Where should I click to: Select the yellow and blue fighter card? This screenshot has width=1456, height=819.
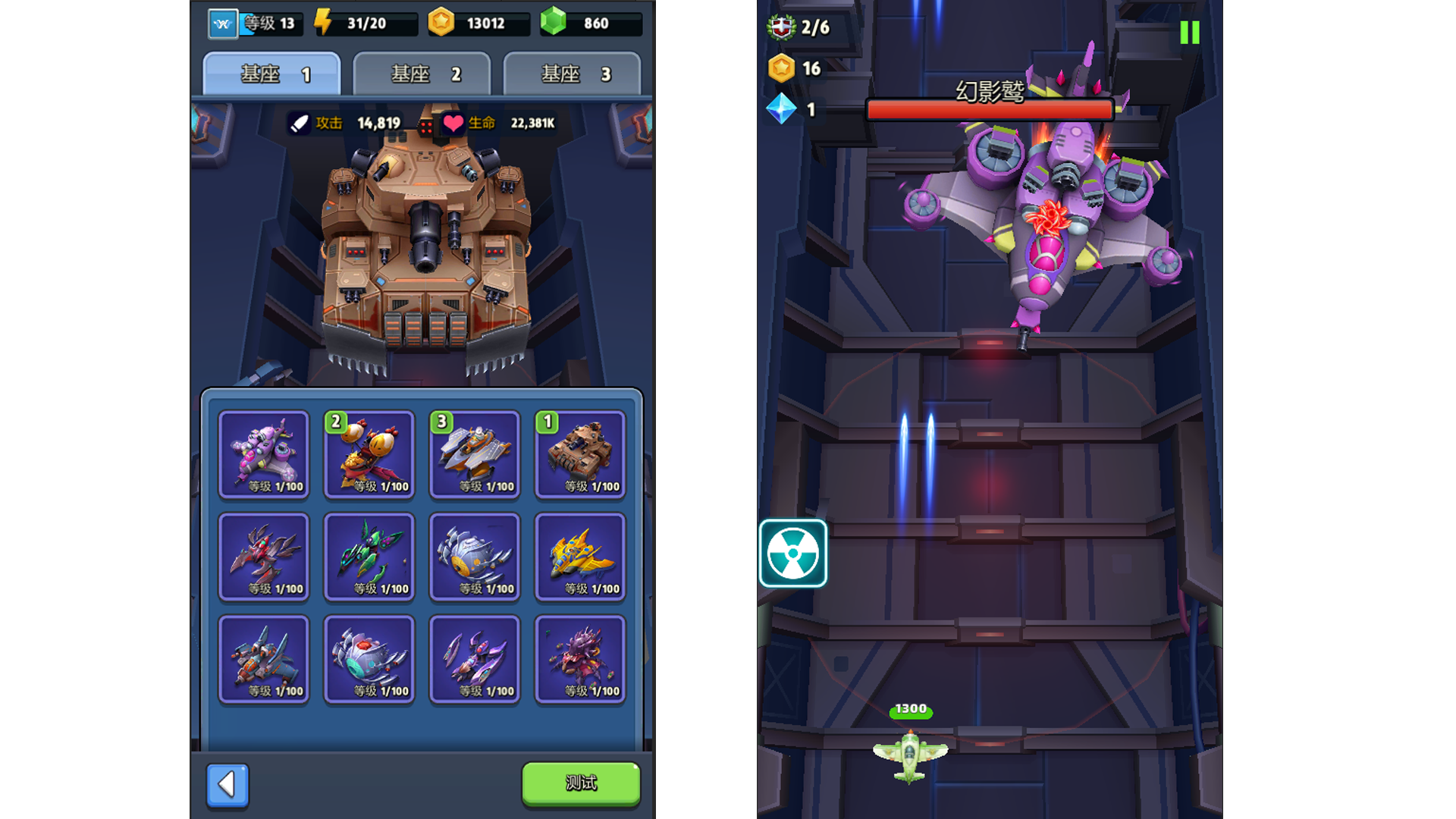coord(580,557)
